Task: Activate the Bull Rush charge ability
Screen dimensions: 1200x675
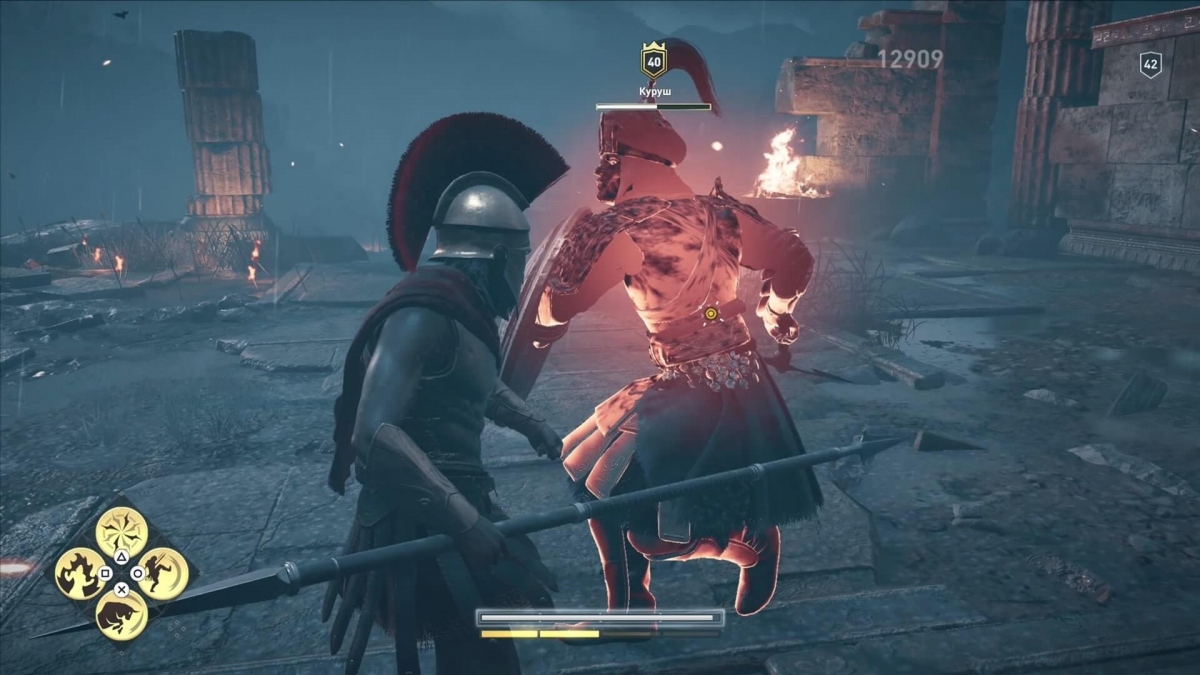Action: (x=122, y=614)
